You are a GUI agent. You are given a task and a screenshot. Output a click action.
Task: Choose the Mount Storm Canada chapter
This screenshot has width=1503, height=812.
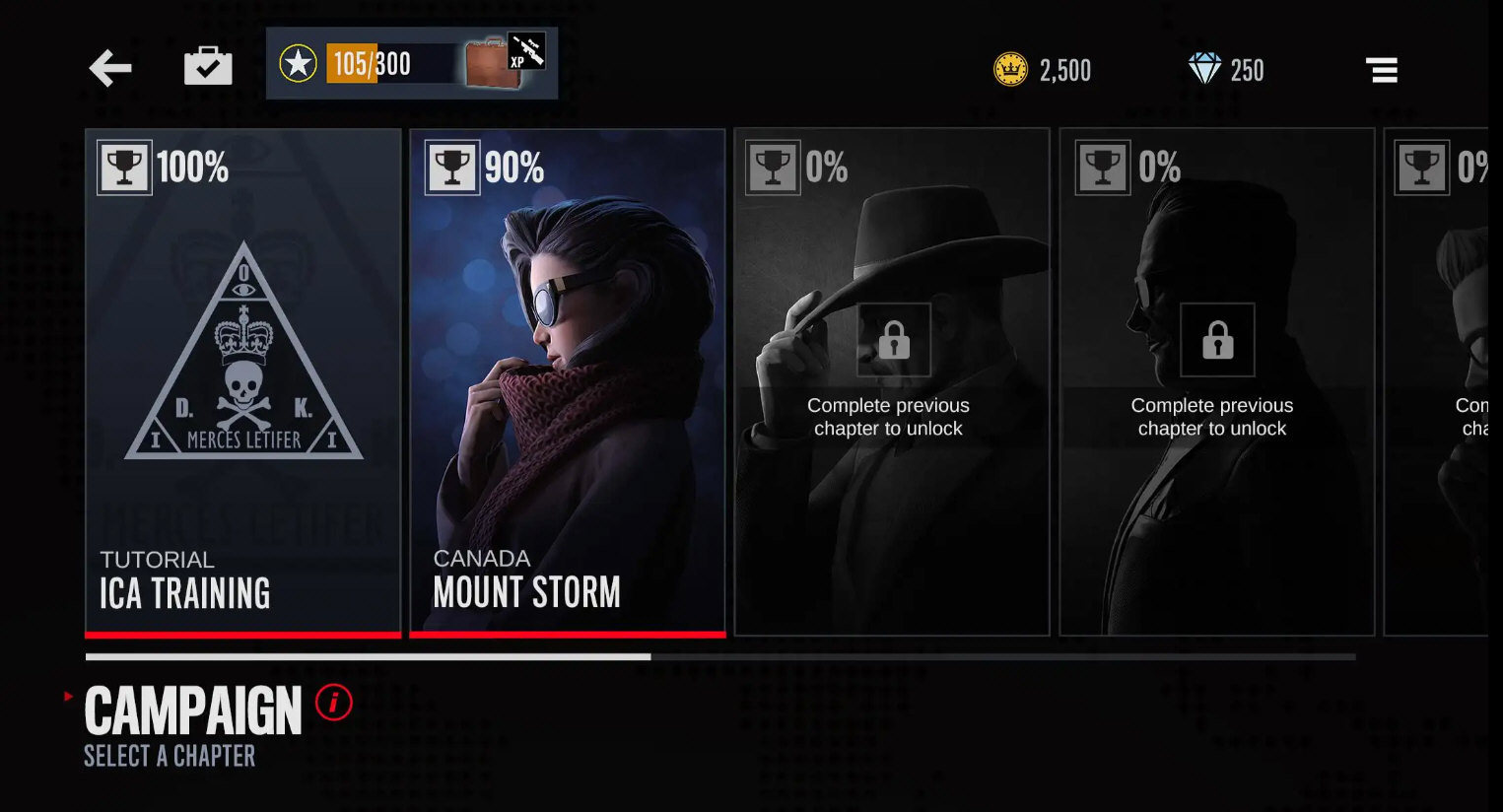pyautogui.click(x=567, y=382)
